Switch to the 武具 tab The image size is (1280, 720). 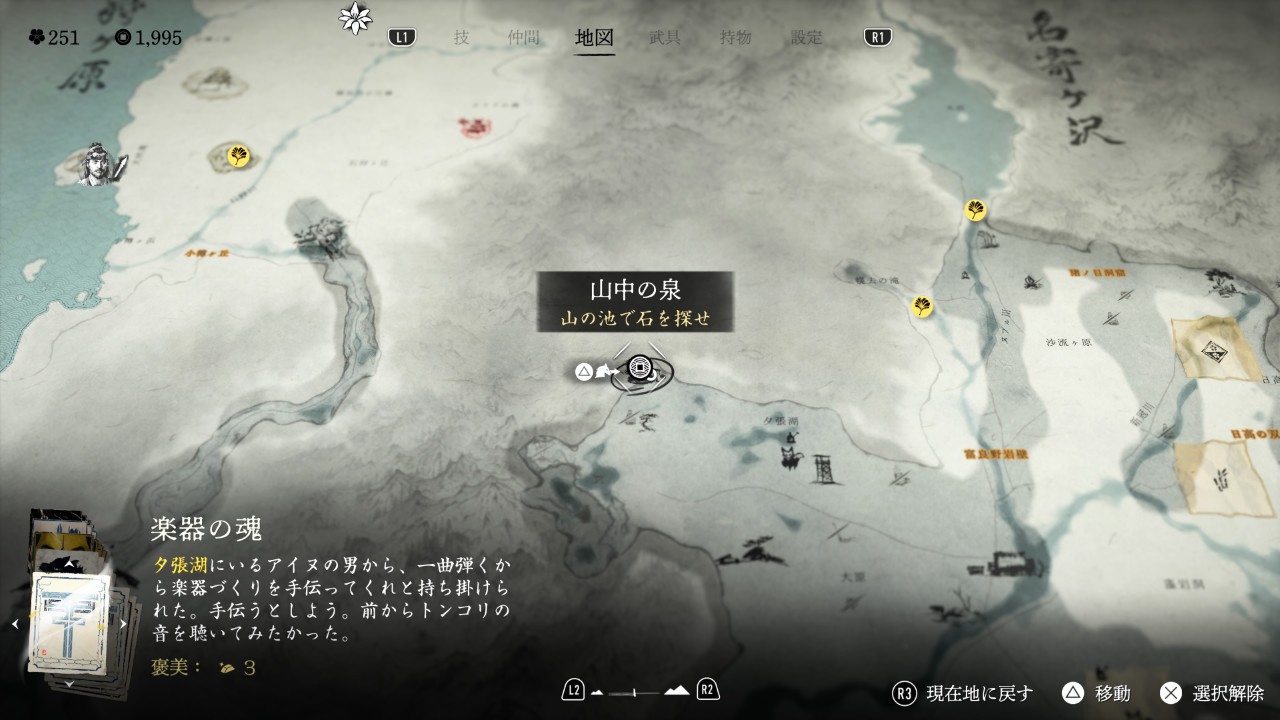click(x=665, y=38)
